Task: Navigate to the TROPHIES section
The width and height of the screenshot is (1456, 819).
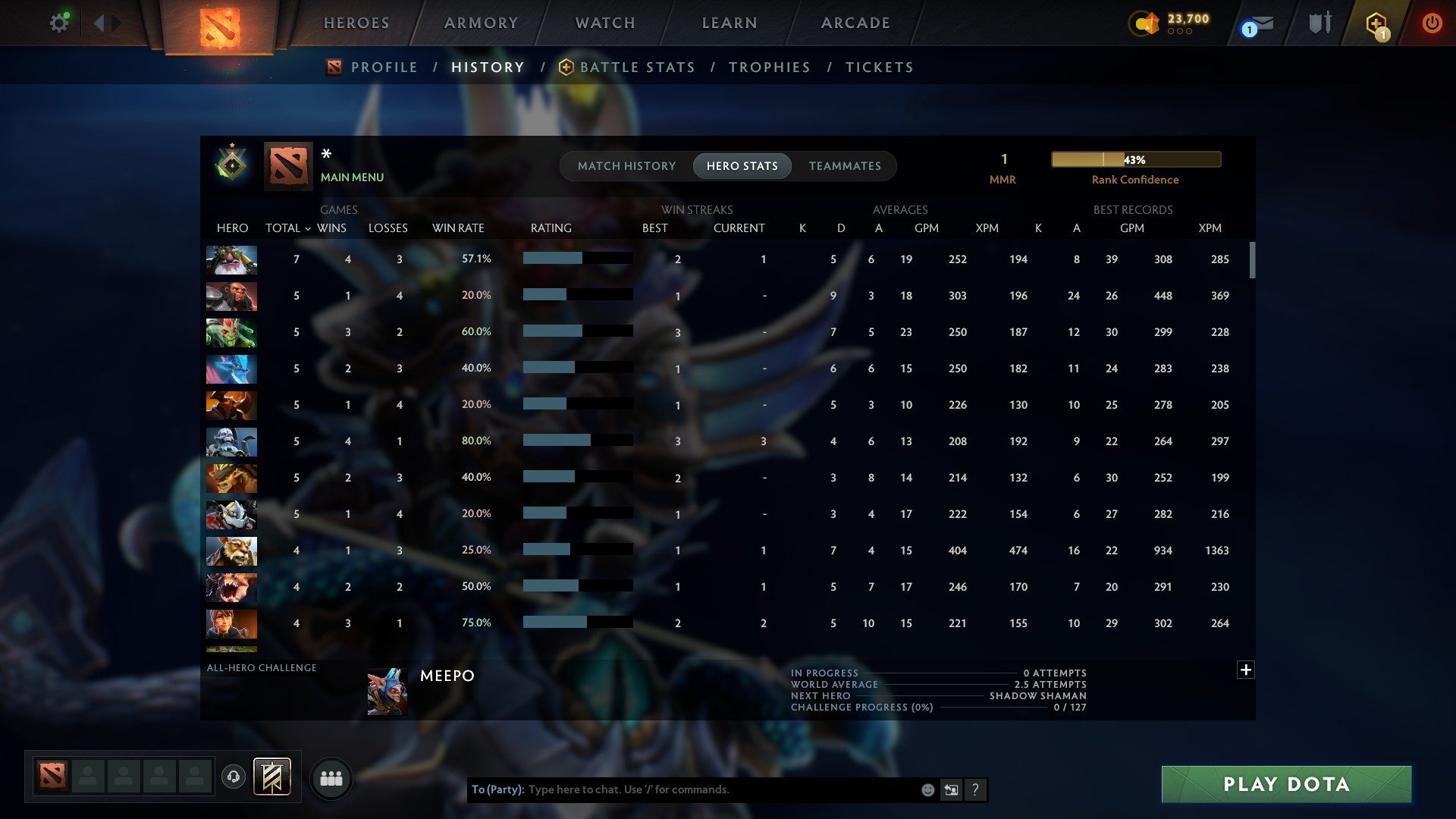Action: pyautogui.click(x=769, y=67)
